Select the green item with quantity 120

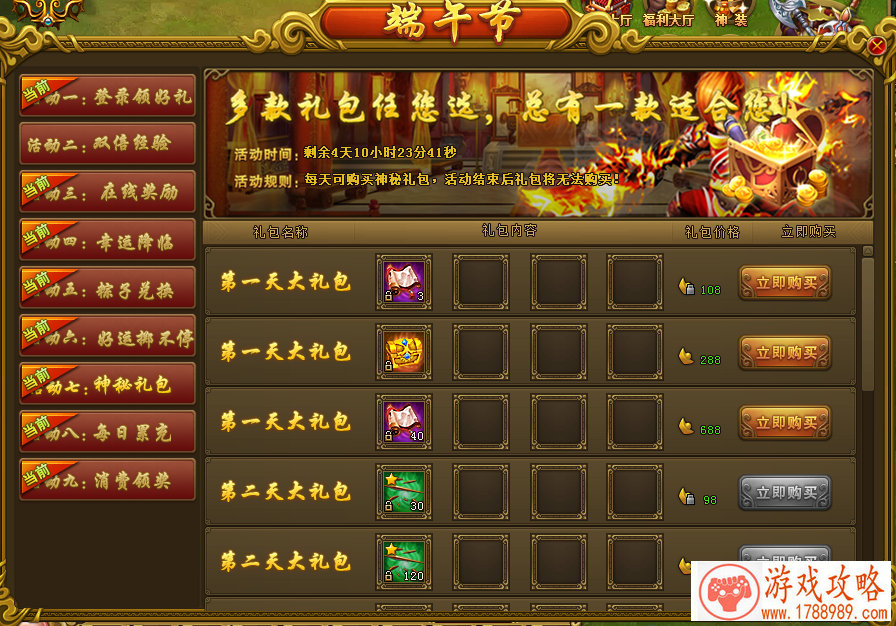click(x=404, y=562)
